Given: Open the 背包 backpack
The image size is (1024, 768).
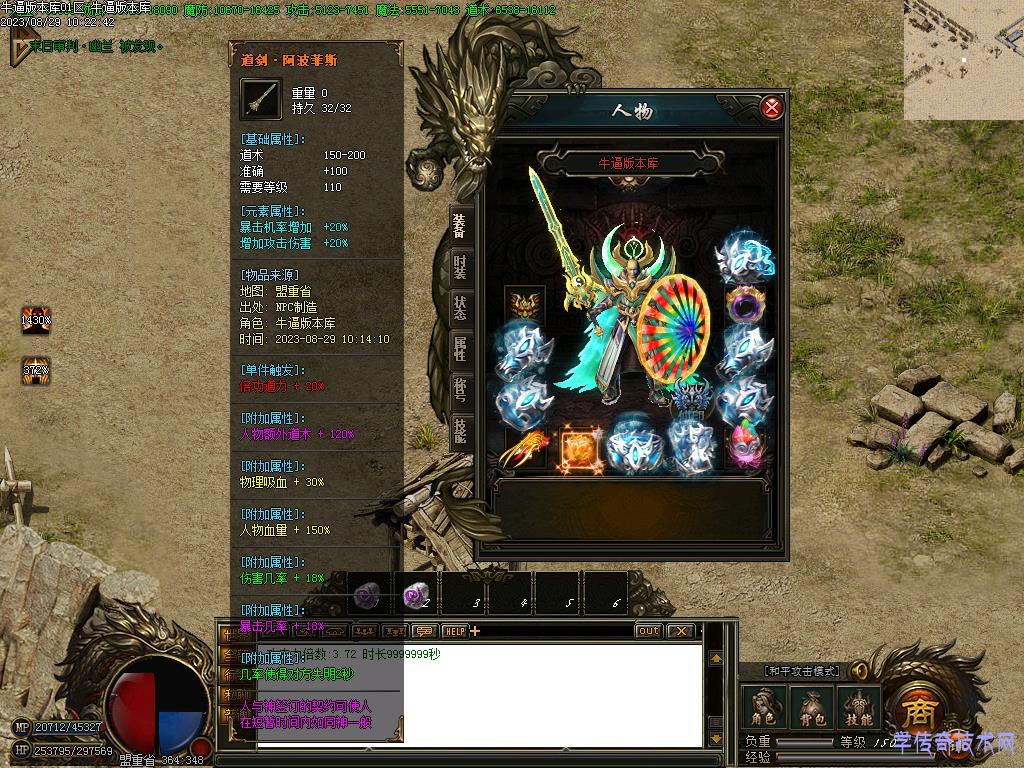Looking at the screenshot, I should pos(810,708).
